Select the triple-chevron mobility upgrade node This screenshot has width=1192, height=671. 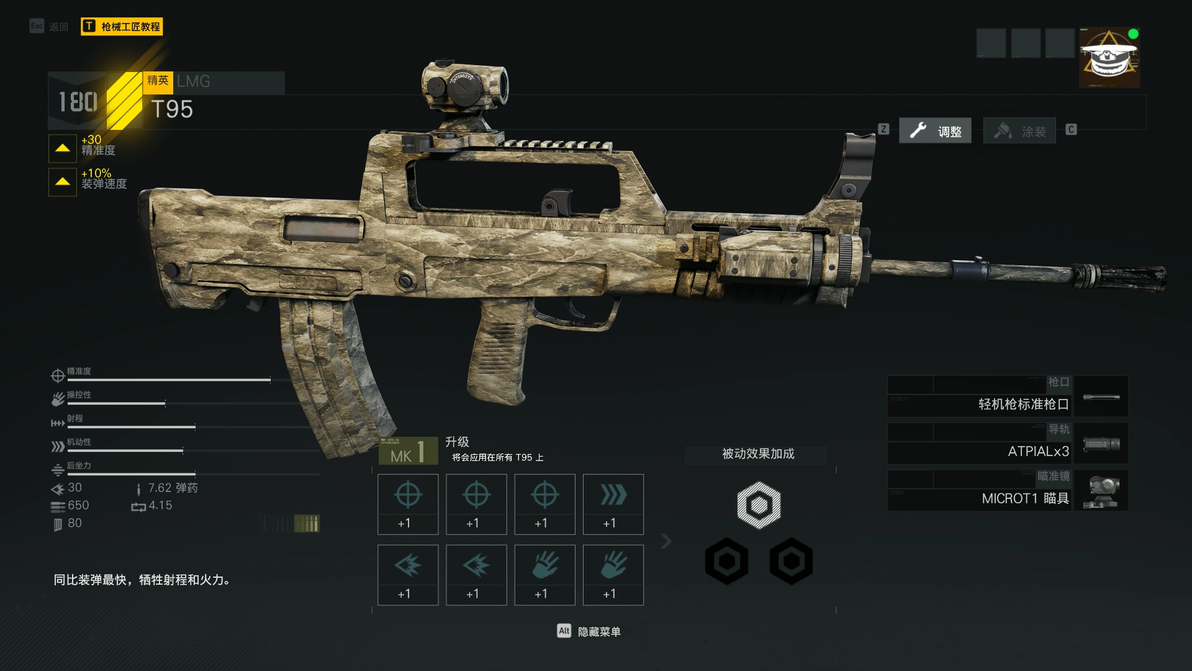tap(613, 504)
